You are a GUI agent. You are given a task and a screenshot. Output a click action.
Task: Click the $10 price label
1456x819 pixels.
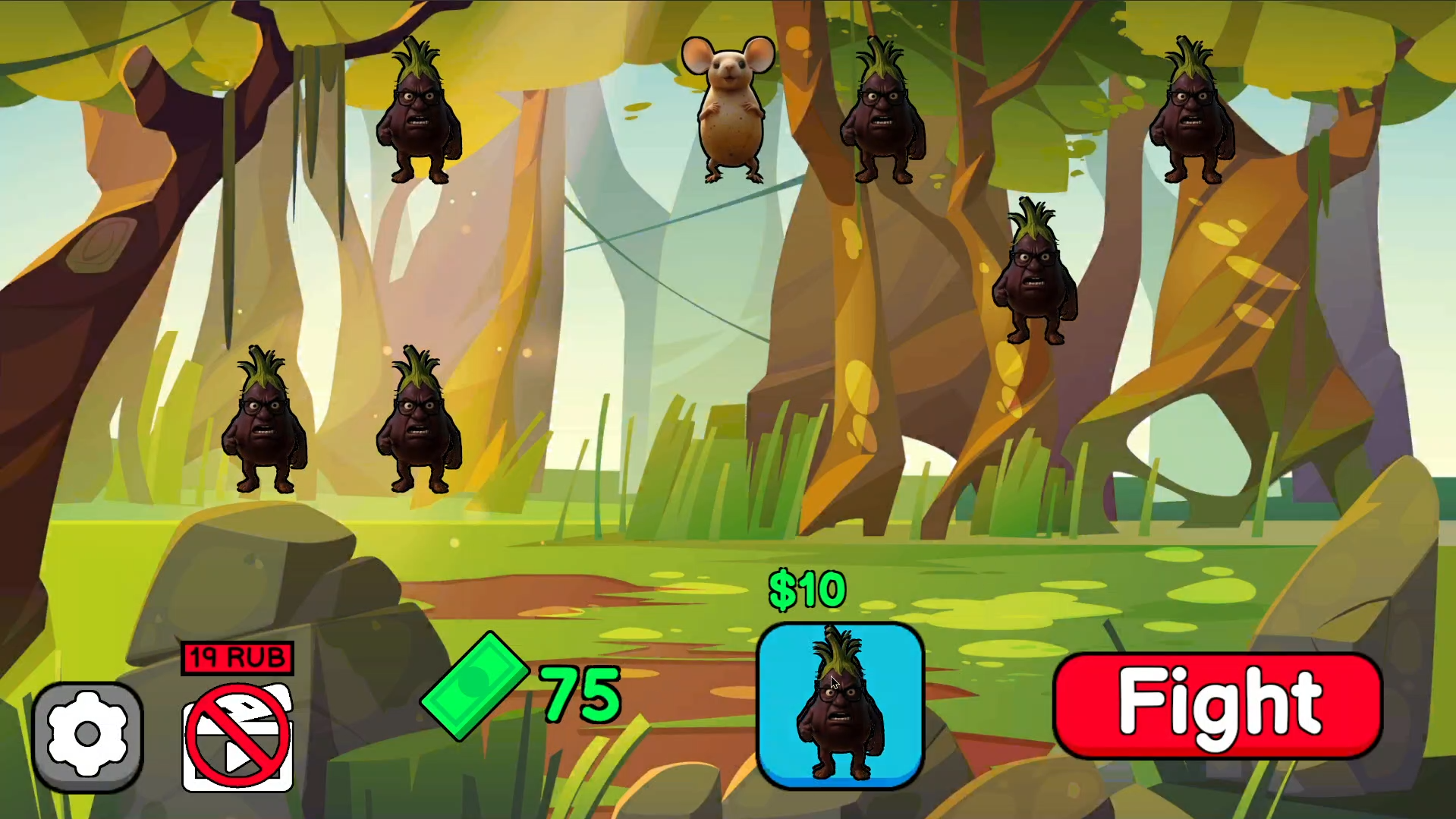(806, 588)
